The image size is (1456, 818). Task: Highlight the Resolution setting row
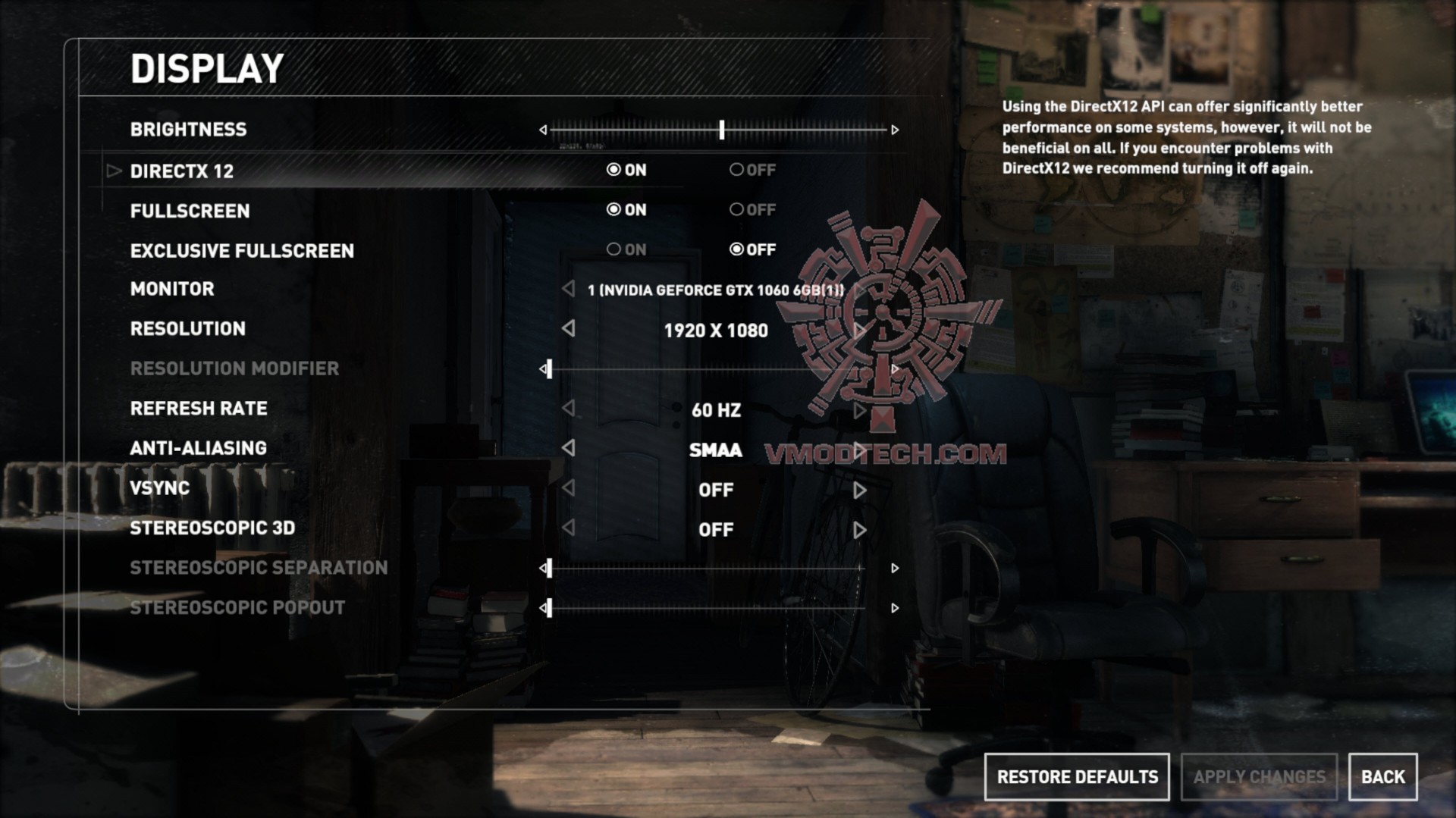pyautogui.click(x=188, y=329)
